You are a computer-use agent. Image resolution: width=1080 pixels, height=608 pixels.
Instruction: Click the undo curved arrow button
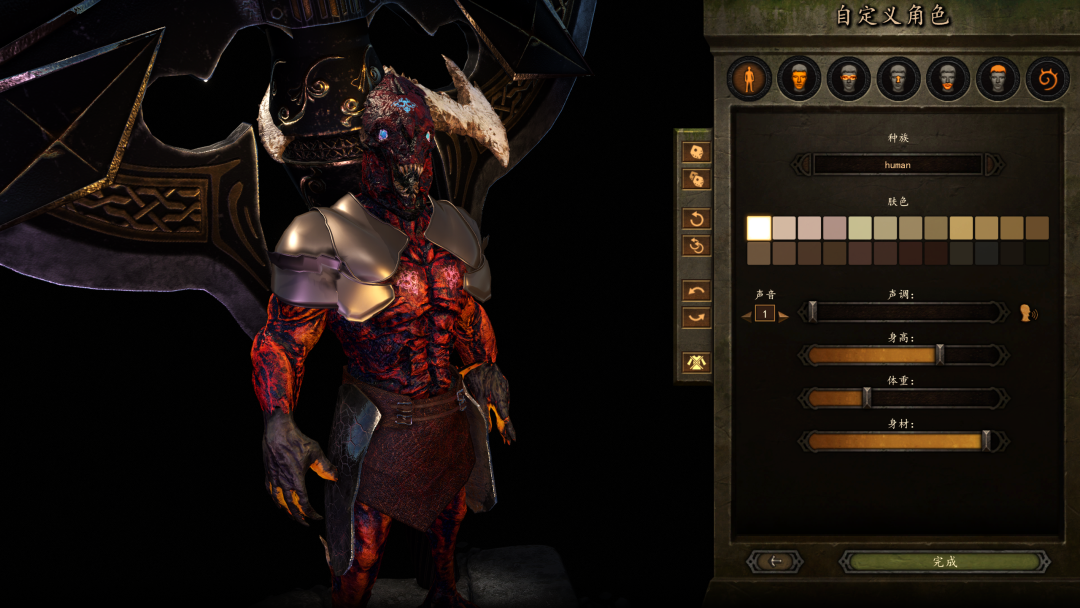pyautogui.click(x=695, y=291)
